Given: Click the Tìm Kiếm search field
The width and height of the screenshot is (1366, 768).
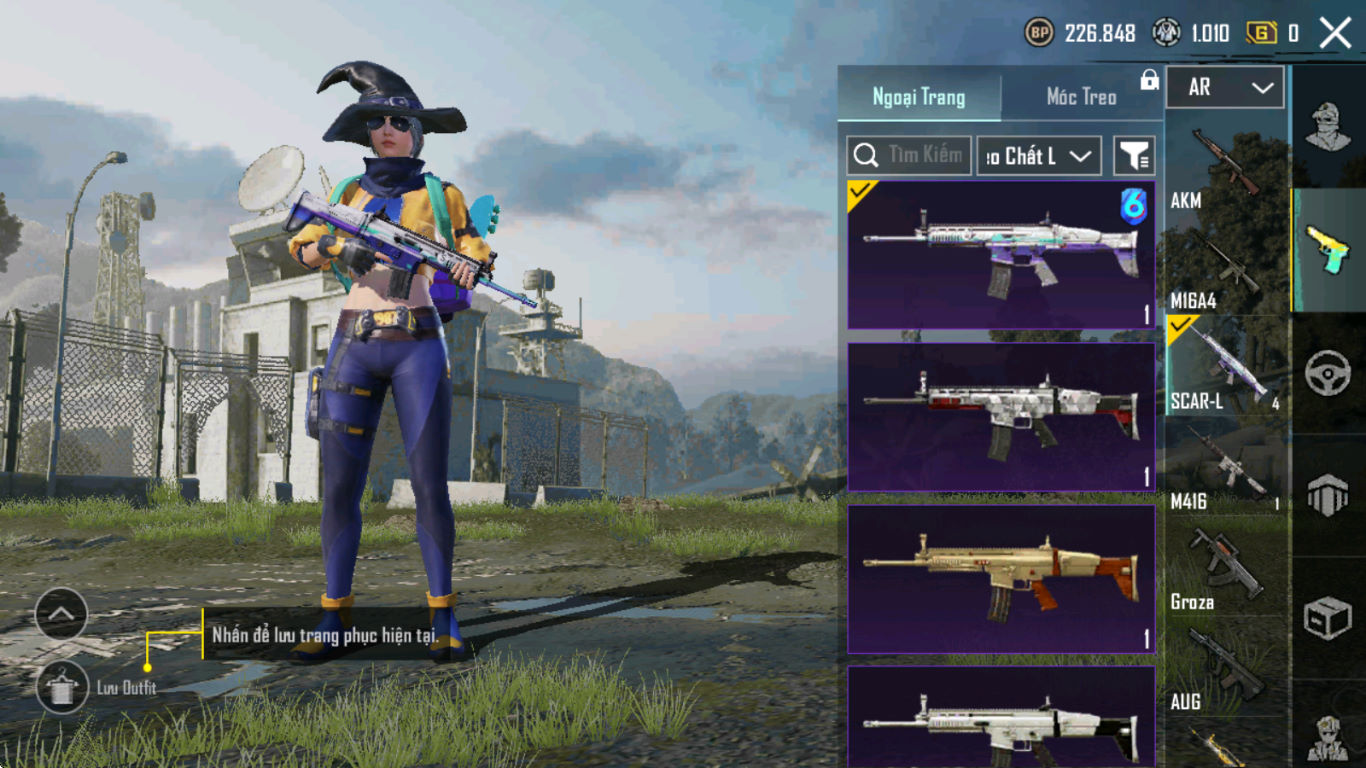Looking at the screenshot, I should [909, 155].
